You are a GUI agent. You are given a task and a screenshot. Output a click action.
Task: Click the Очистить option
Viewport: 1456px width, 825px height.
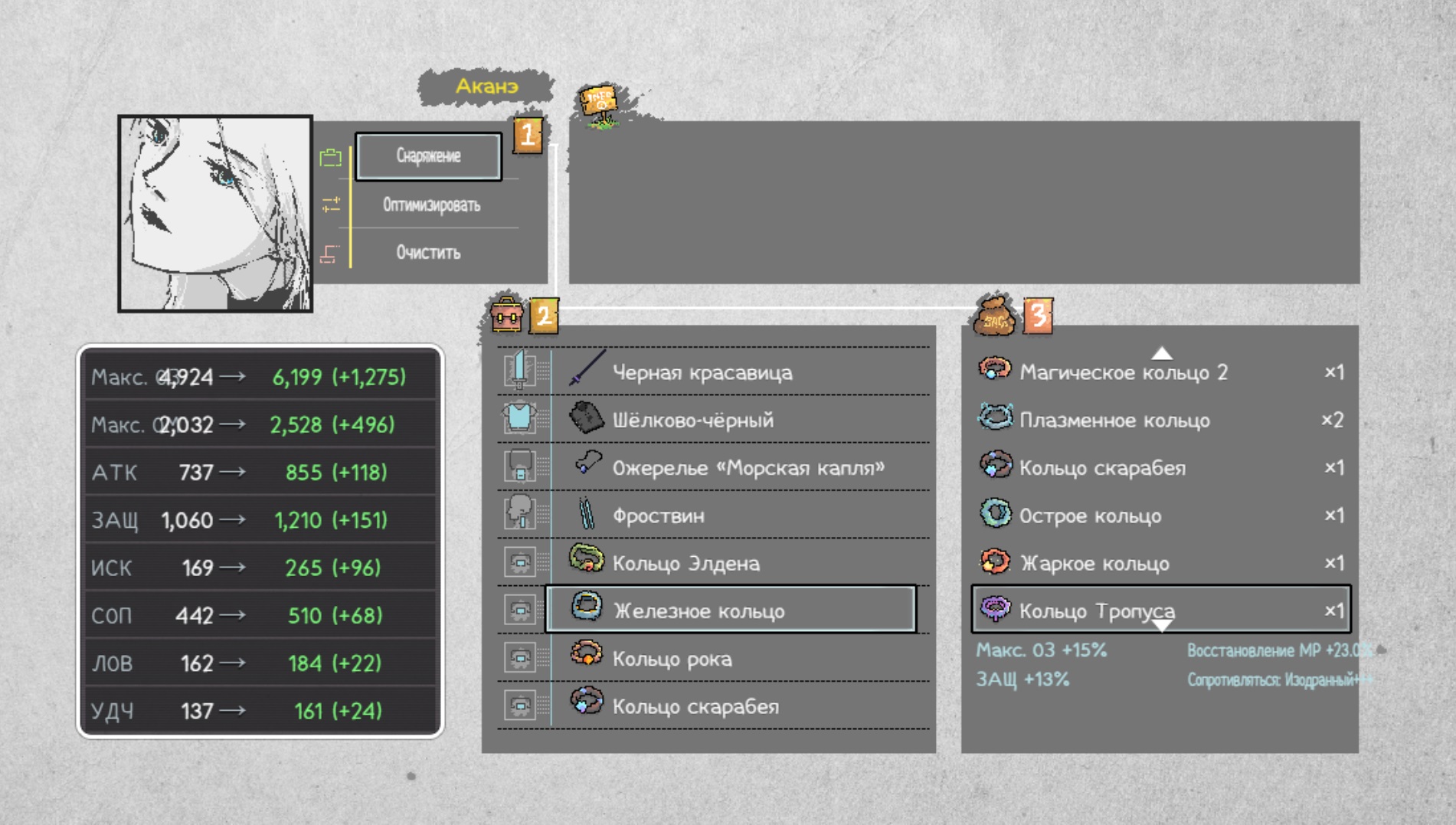[x=428, y=252]
